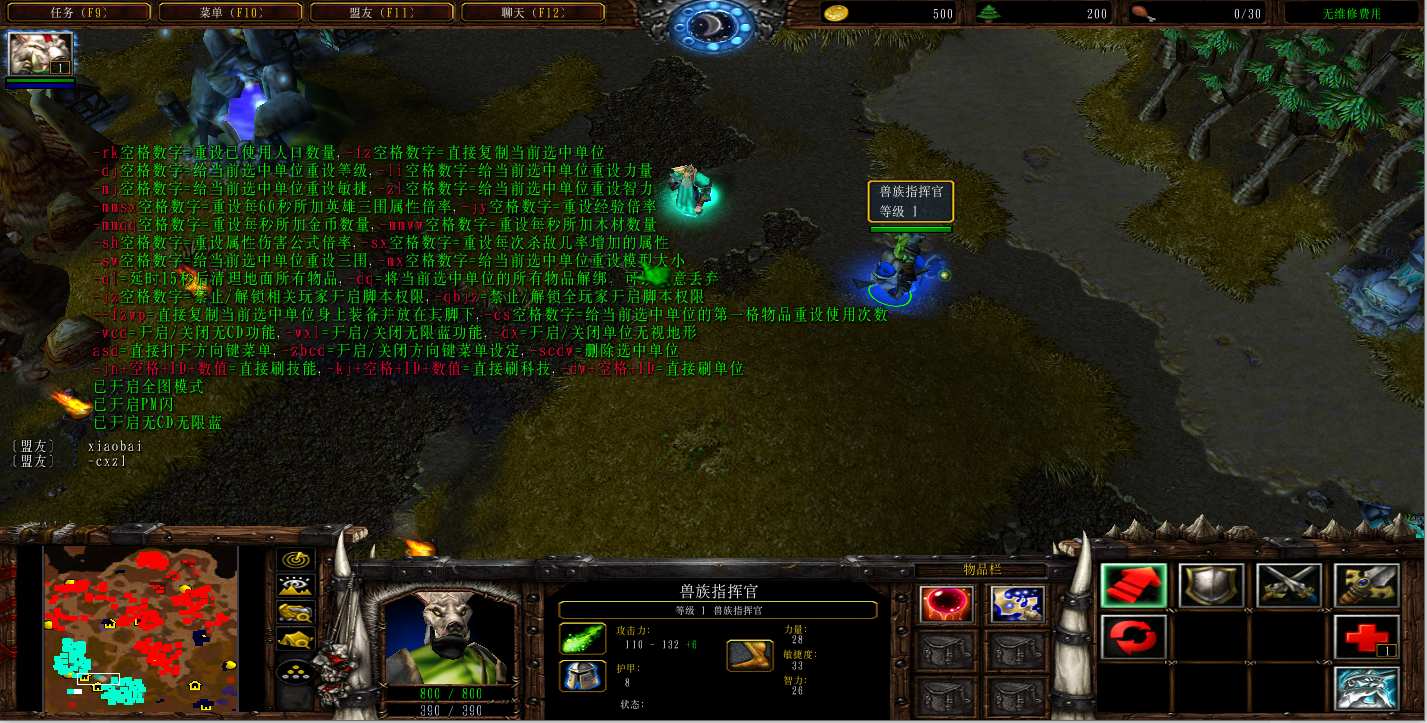Open the 聊天 (F12) chat log
Image resolution: width=1427 pixels, height=723 pixels.
point(531,13)
